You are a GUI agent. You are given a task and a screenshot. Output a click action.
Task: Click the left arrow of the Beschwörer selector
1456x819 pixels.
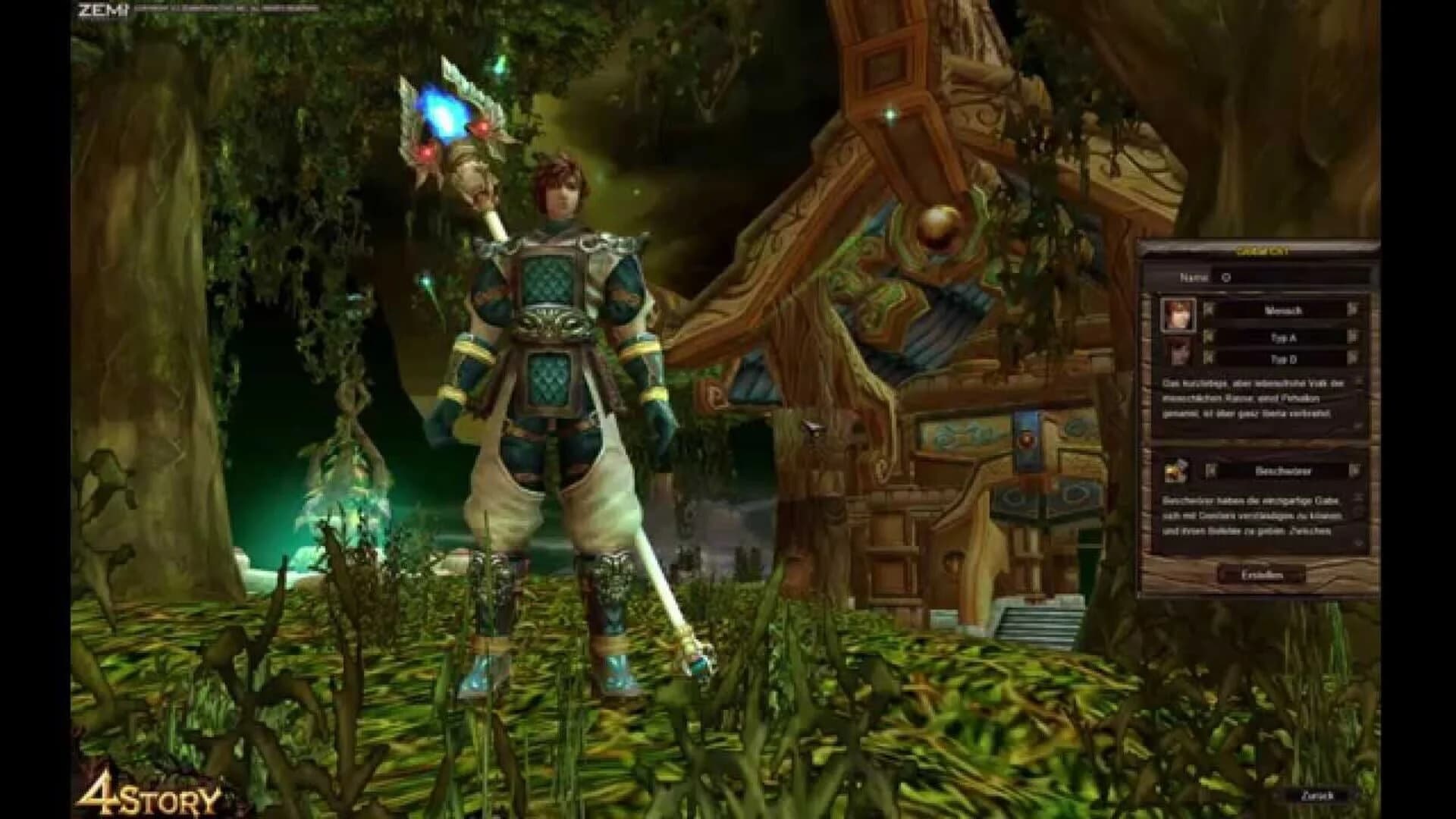tap(1211, 471)
